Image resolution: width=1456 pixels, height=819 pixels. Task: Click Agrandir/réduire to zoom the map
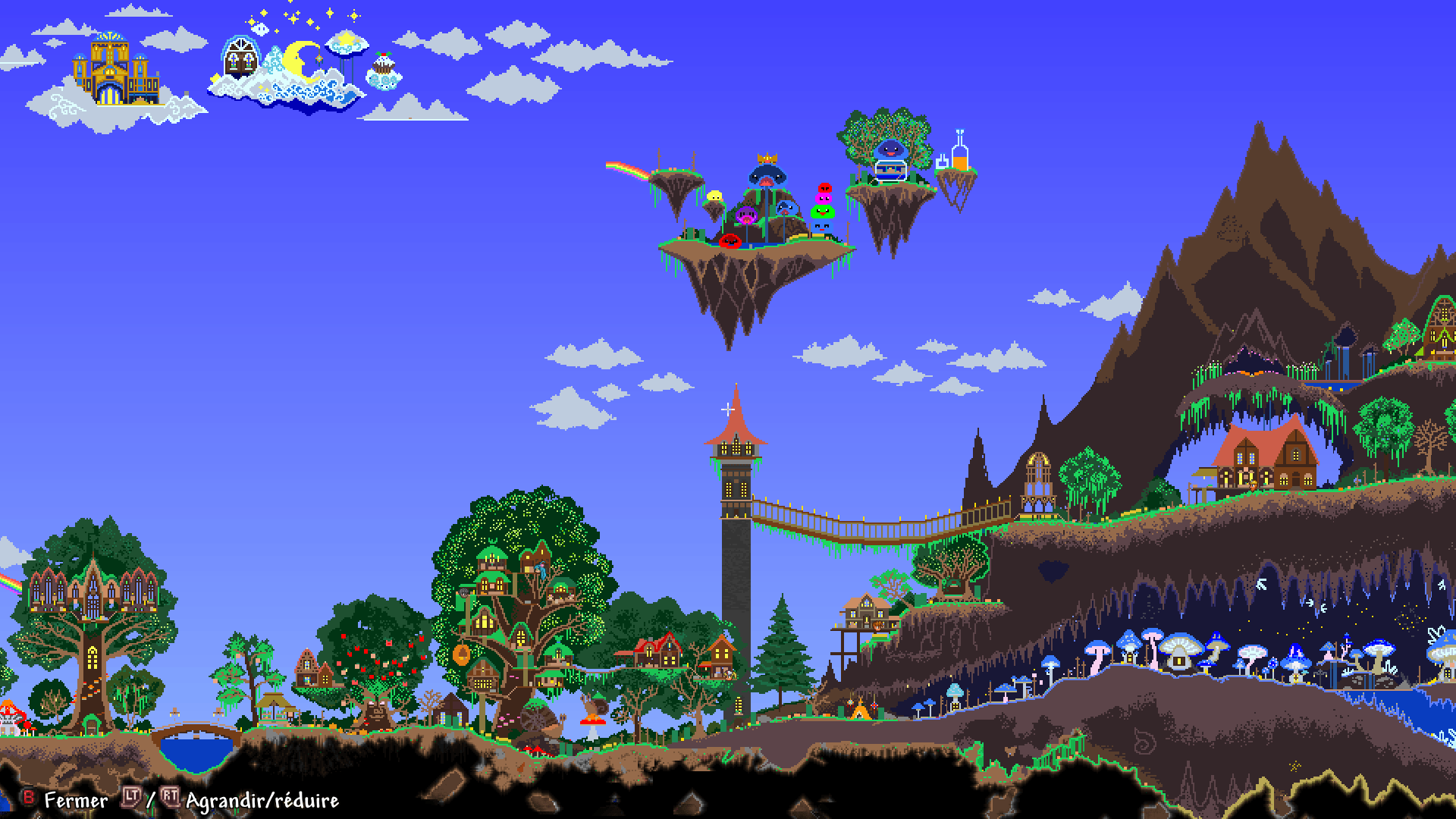tap(262, 799)
